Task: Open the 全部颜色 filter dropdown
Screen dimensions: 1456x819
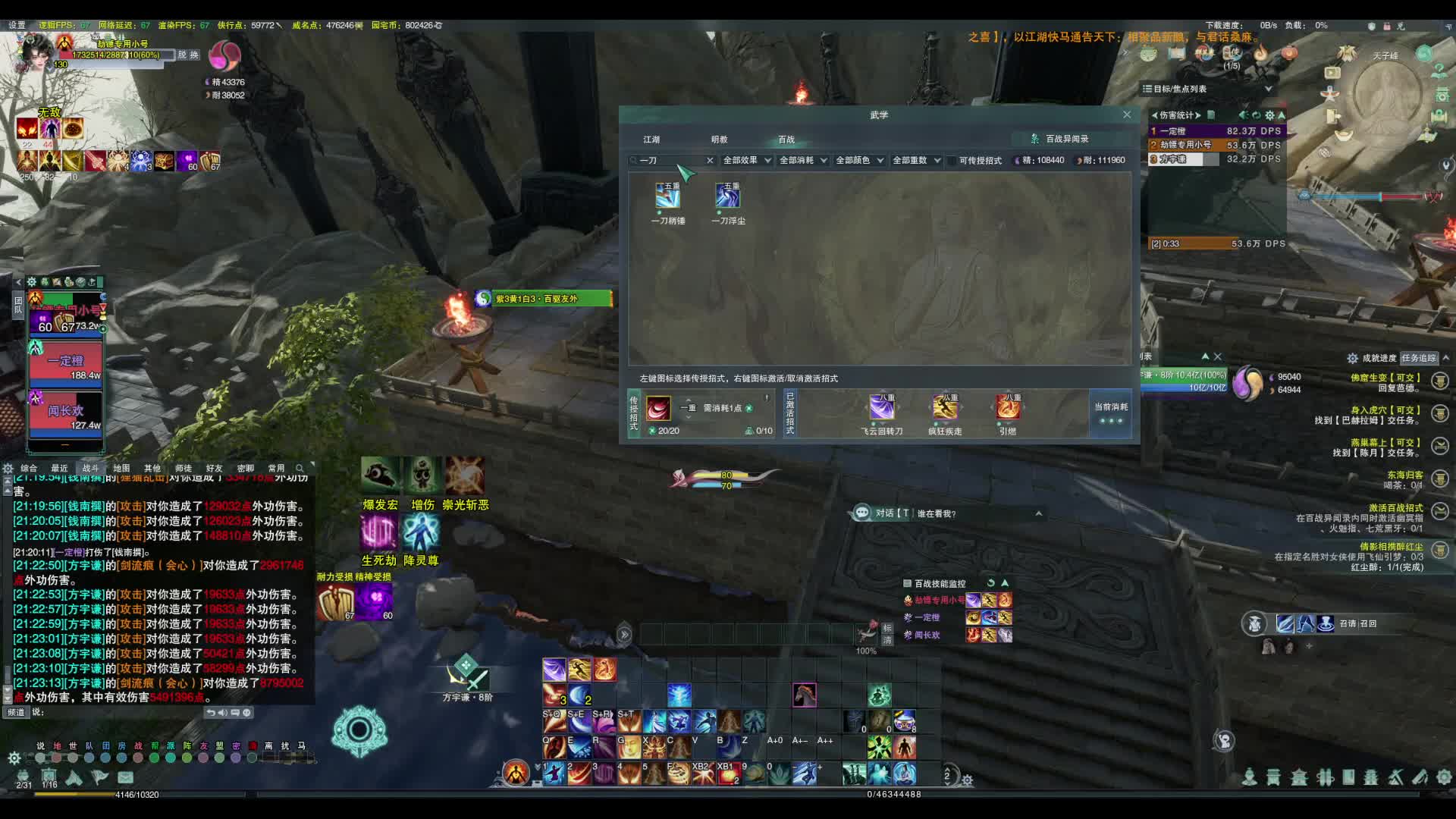Action: click(x=859, y=161)
